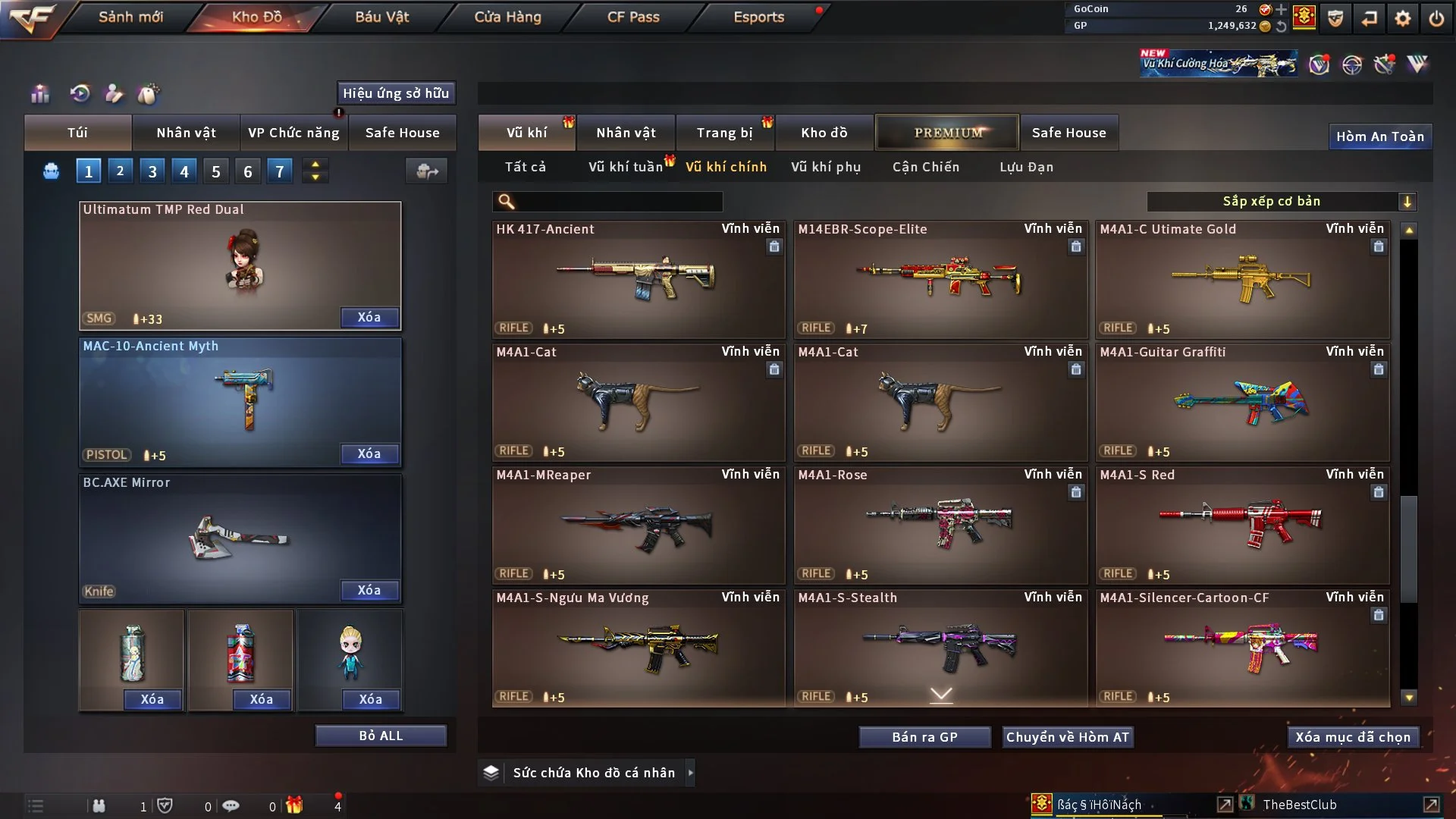Image resolution: width=1456 pixels, height=819 pixels.
Task: Switch to the Cận Chiến weapon tab
Action: [x=925, y=167]
